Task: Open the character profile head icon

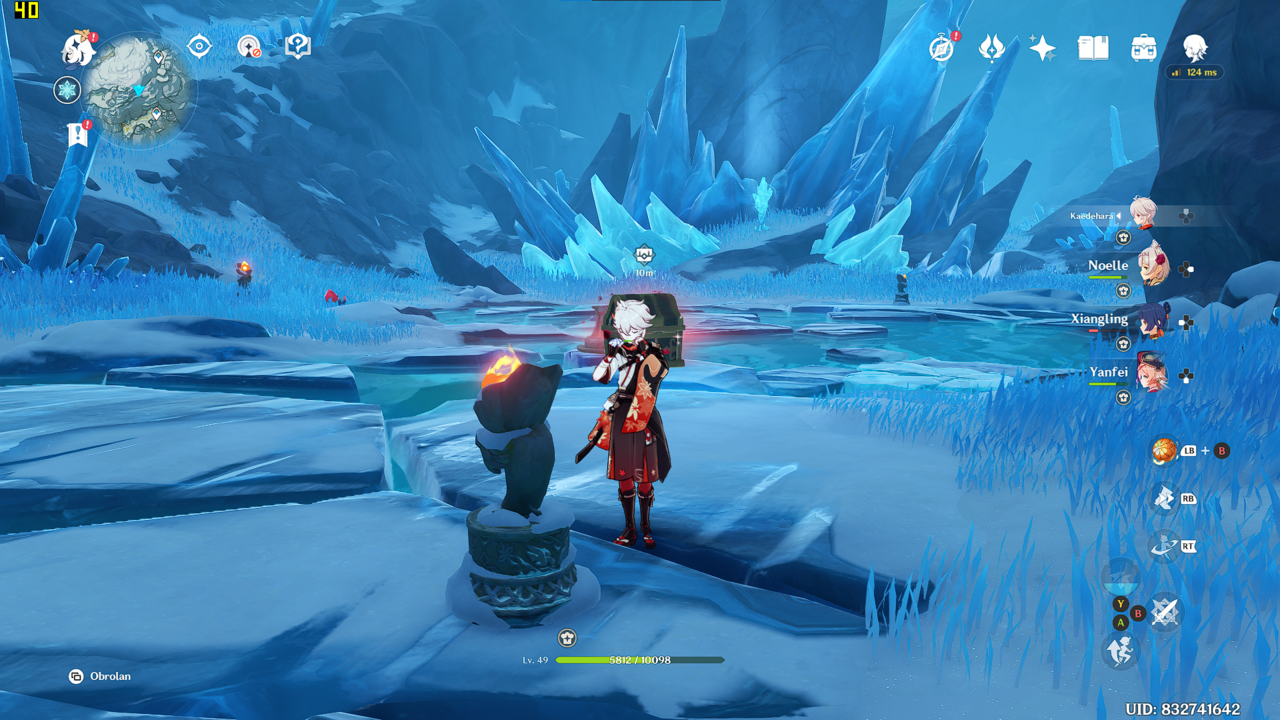Action: click(1195, 47)
